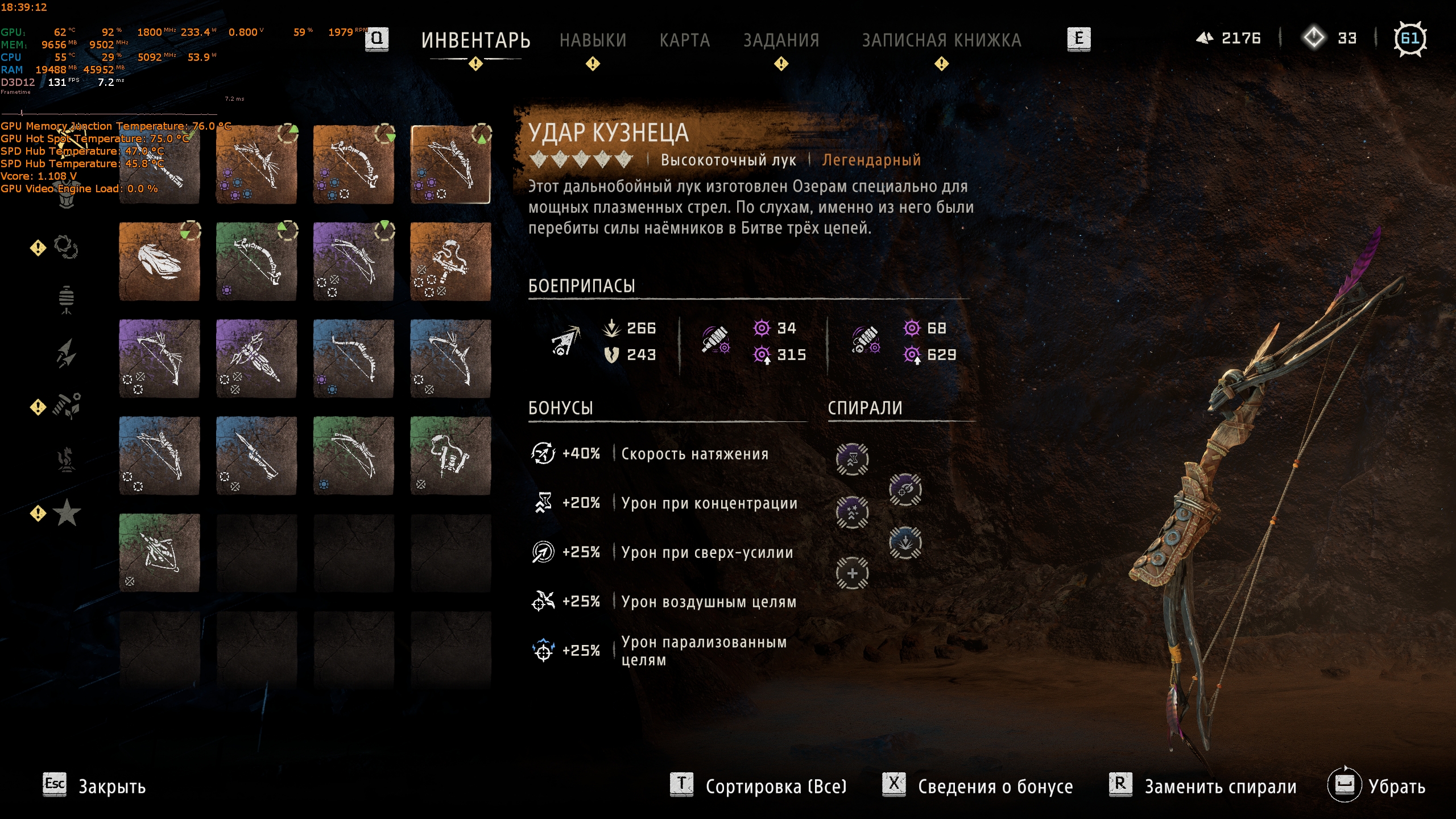
Task: Select the orange disc launcher weapon slot
Action: pyautogui.click(x=159, y=262)
